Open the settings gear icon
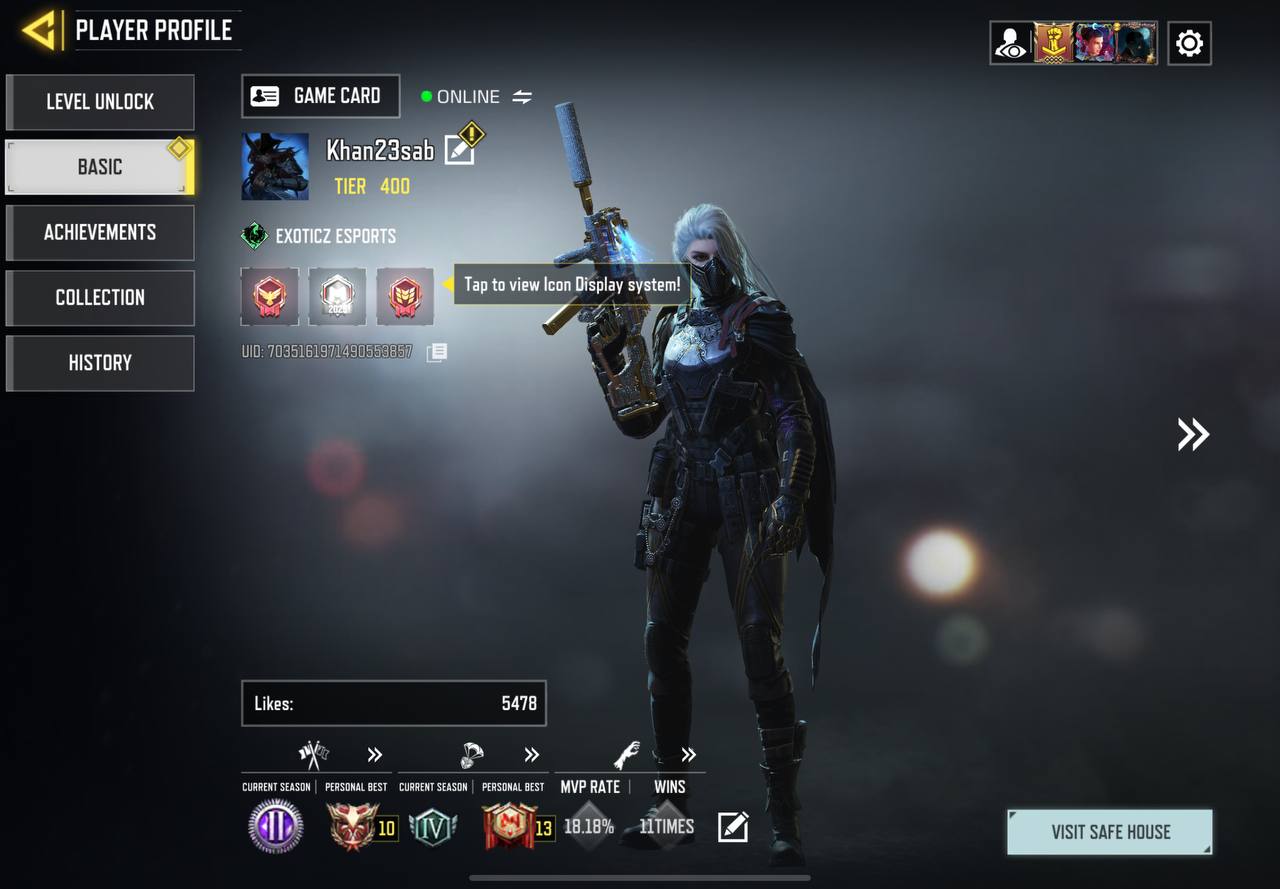 pyautogui.click(x=1189, y=43)
